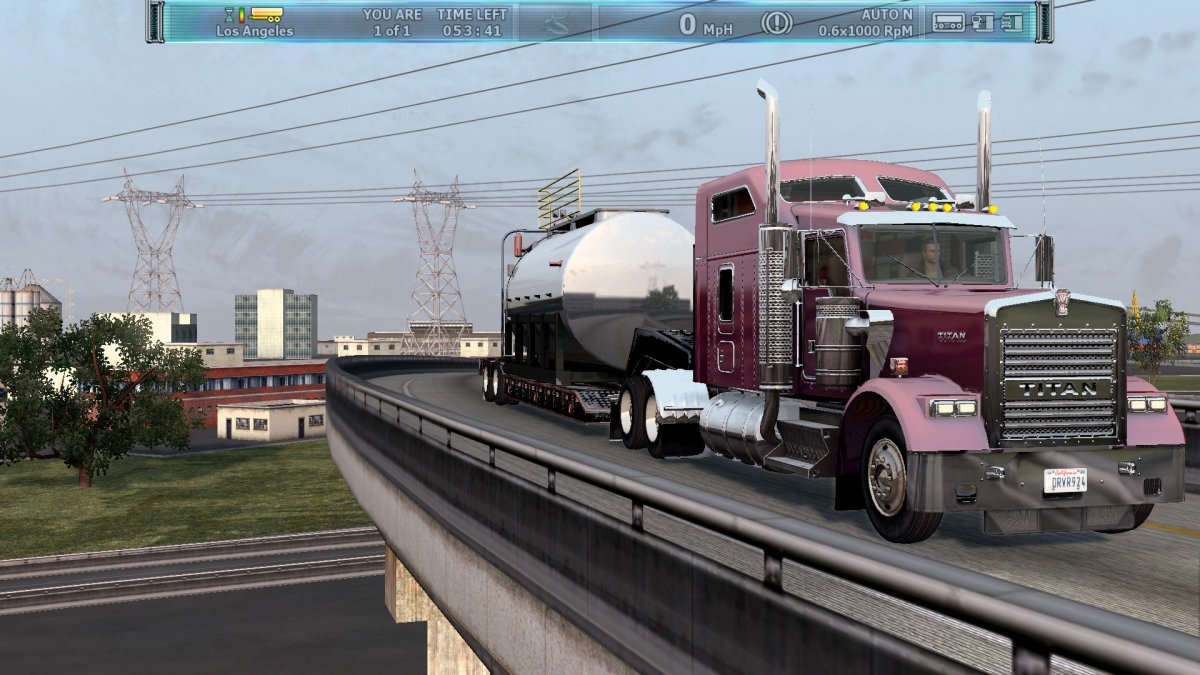Click the yellow trailer cargo icon
The width and height of the screenshot is (1200, 675).
pyautogui.click(x=266, y=14)
